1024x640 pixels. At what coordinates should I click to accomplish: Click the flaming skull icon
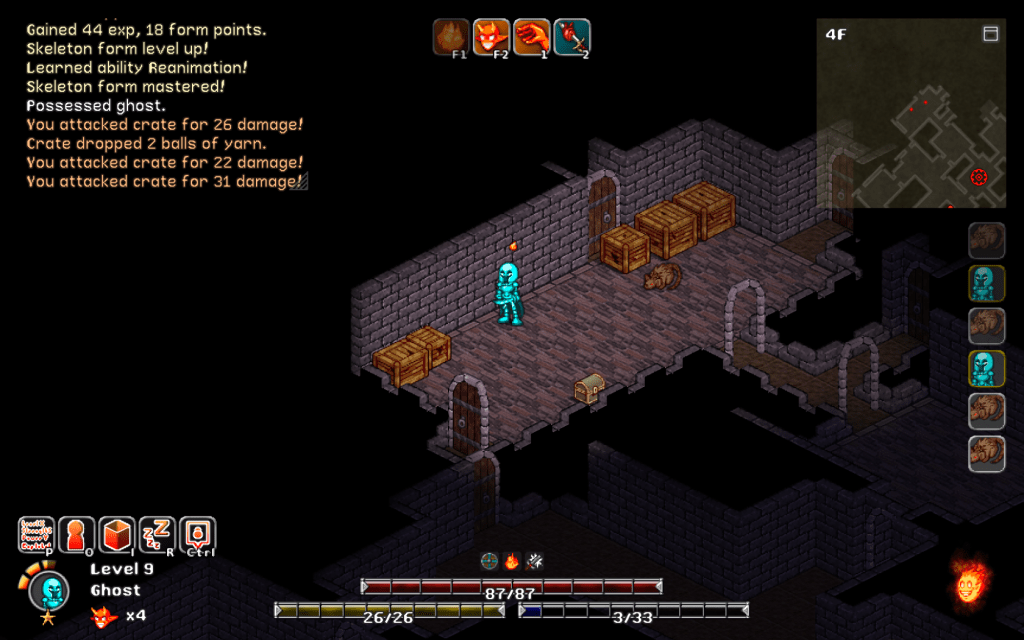[967, 582]
